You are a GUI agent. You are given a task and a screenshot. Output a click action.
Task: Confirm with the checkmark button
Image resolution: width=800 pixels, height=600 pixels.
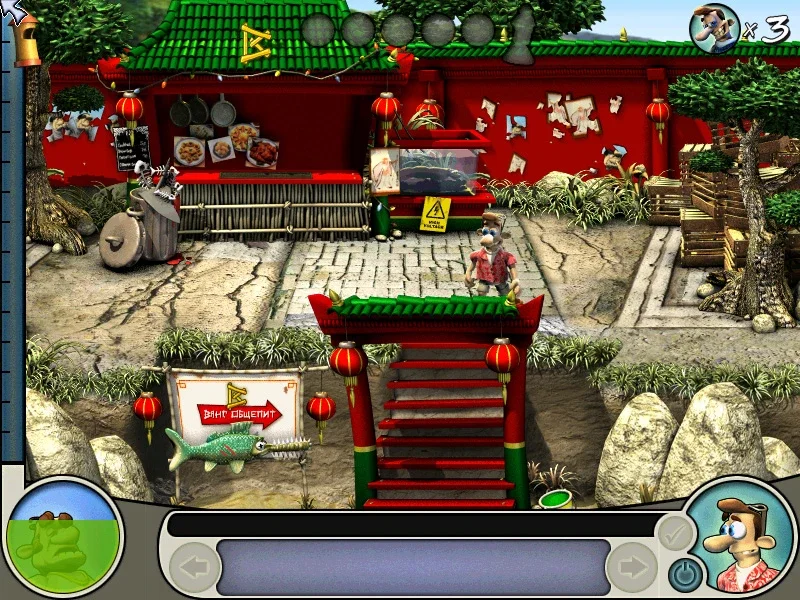(x=675, y=534)
